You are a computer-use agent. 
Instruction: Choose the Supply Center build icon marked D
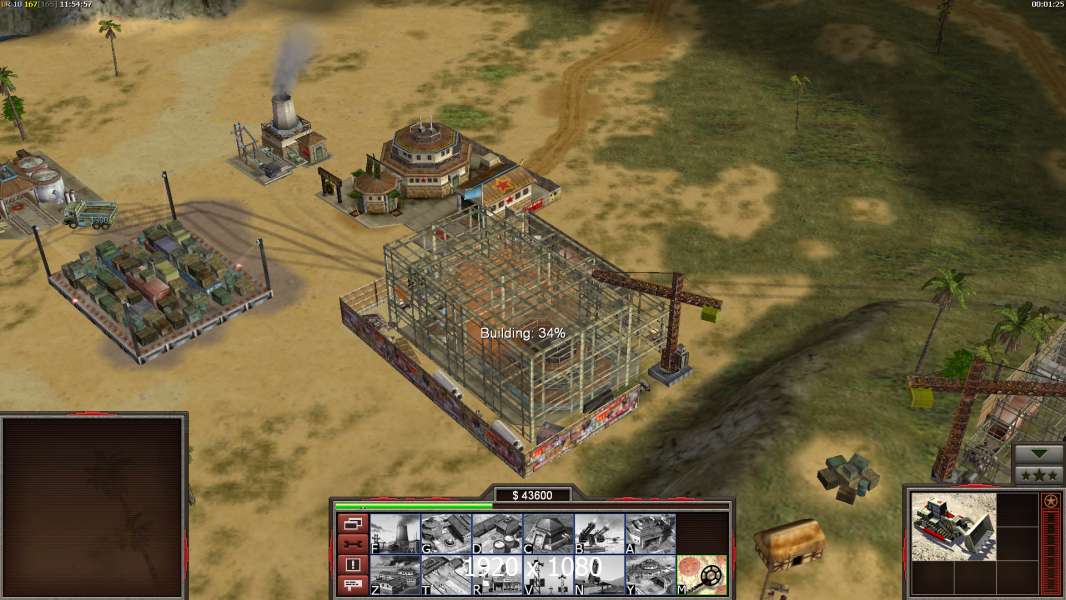497,534
